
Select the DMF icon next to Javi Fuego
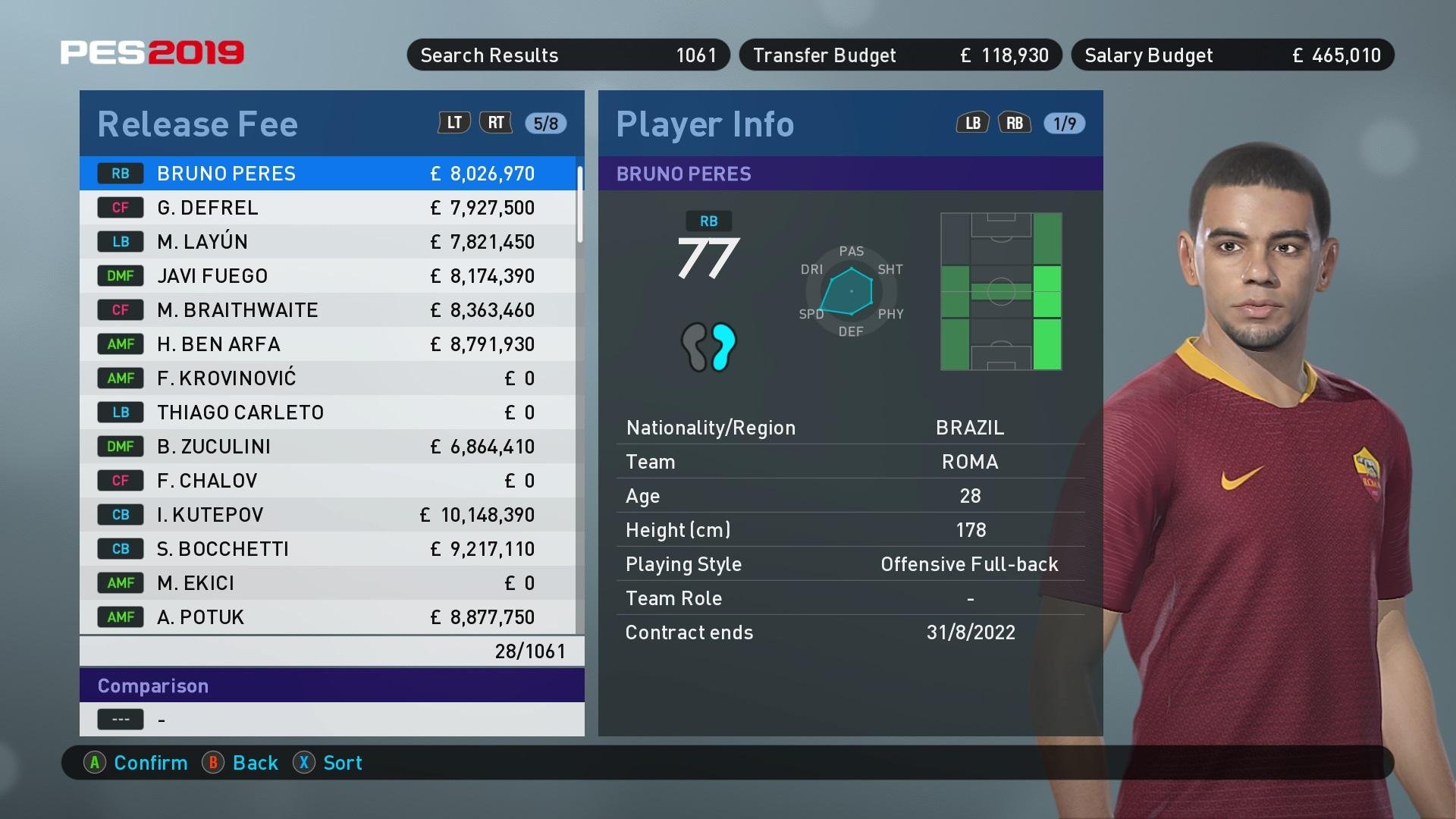pos(121,275)
